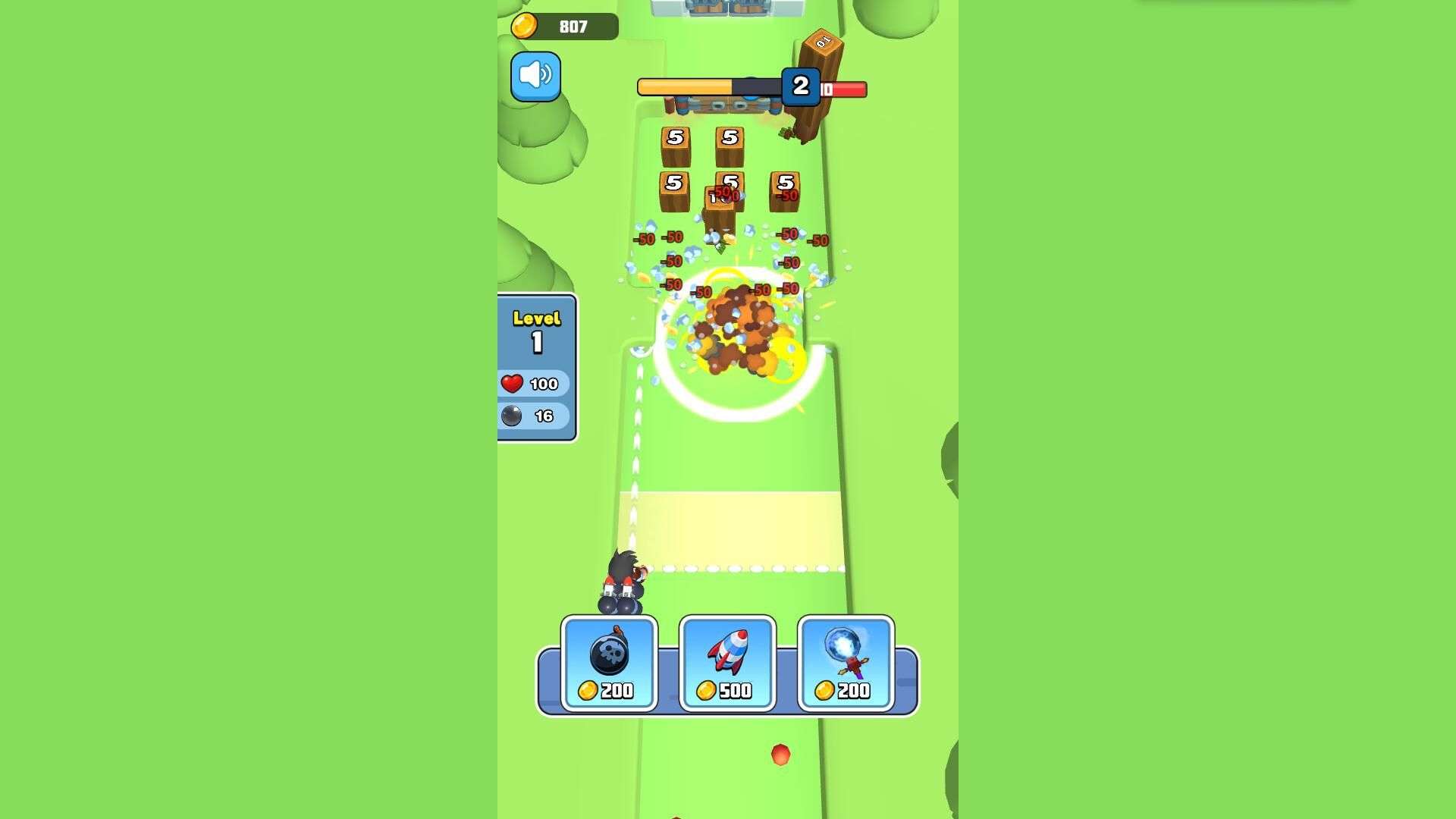Viewport: 1456px width, 819px height.
Task: Toggle the sound speaker button
Action: 535,77
